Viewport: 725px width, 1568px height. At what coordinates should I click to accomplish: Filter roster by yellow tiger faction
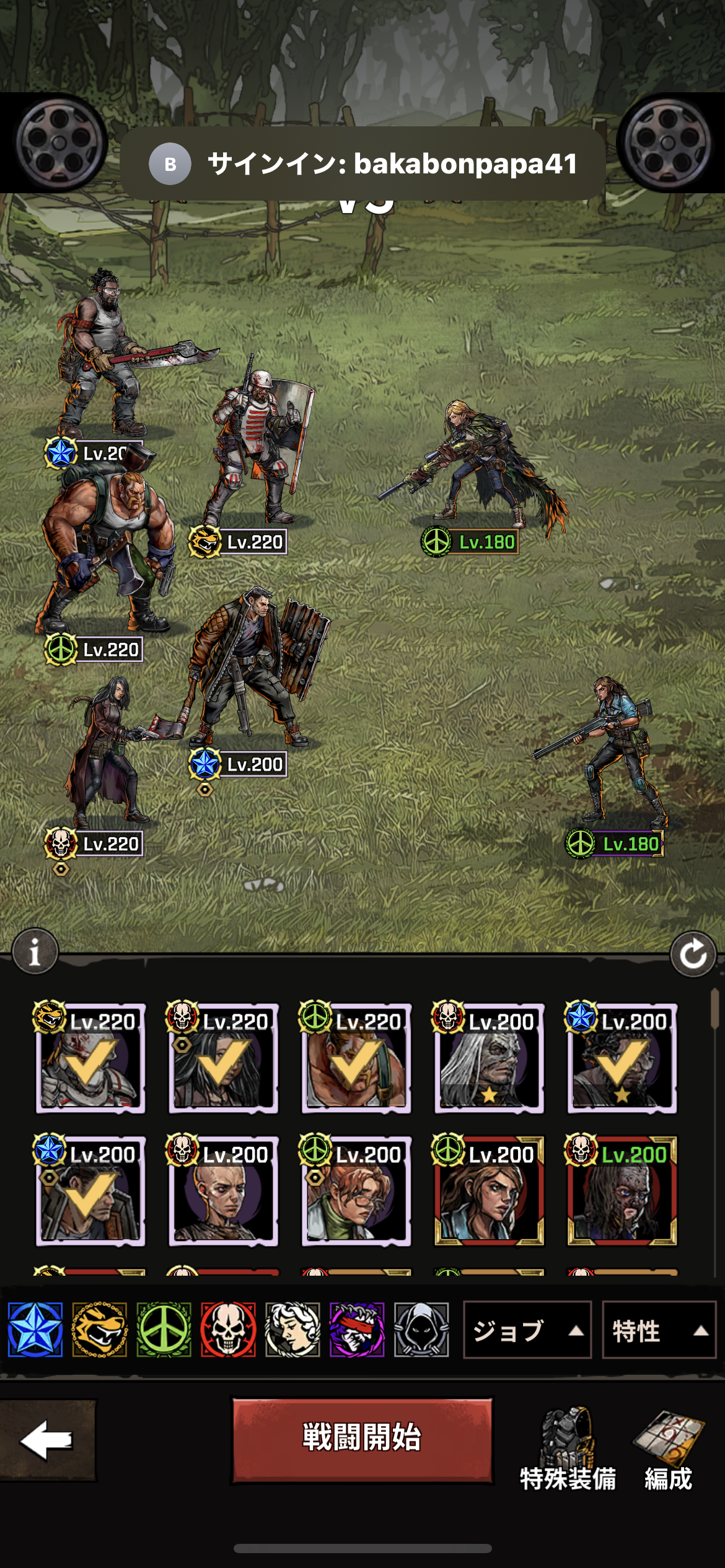pyautogui.click(x=100, y=1330)
